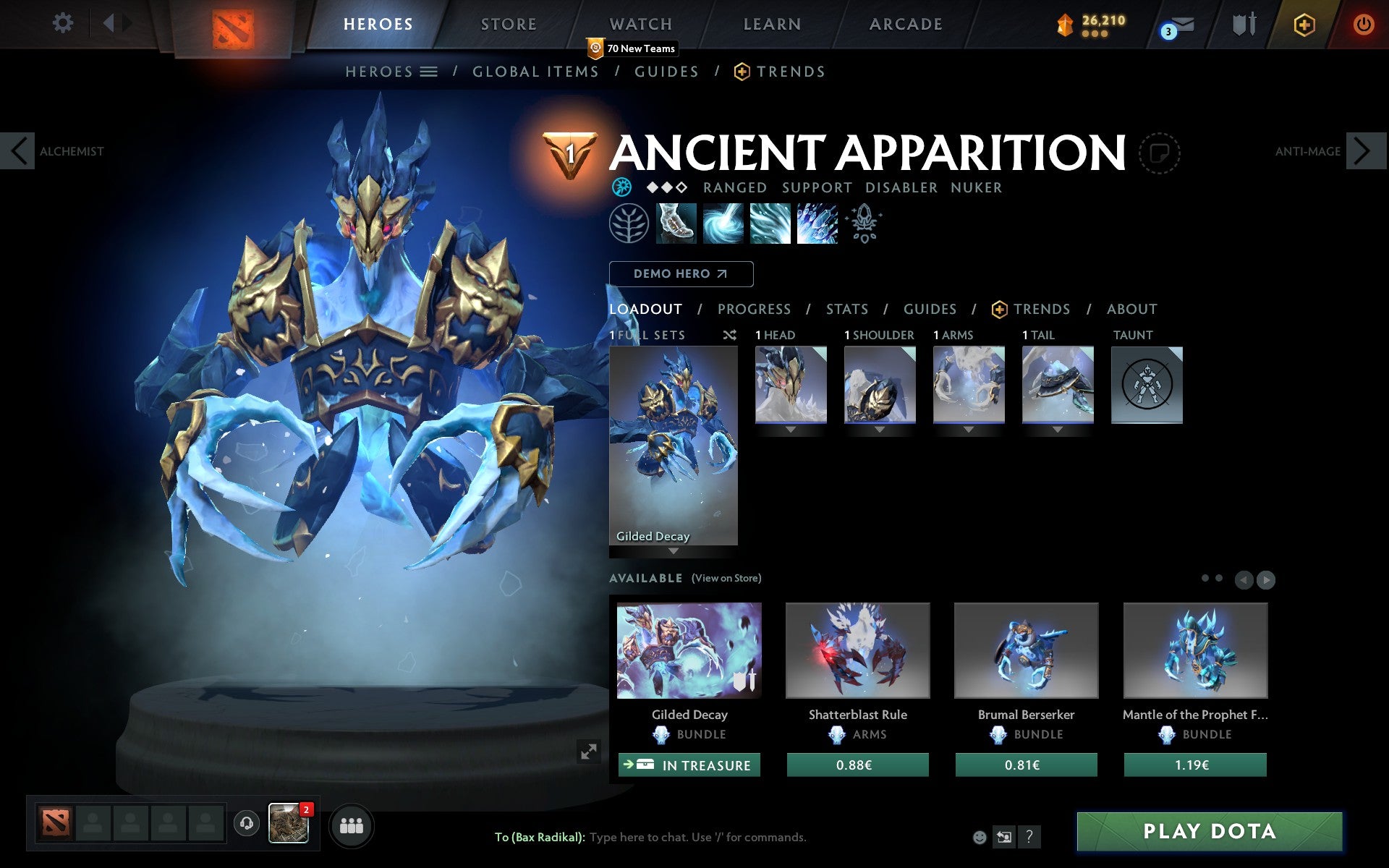Toggle the fullscreen expand icon on hero portrait
Viewport: 1389px width, 868px height.
[x=588, y=752]
